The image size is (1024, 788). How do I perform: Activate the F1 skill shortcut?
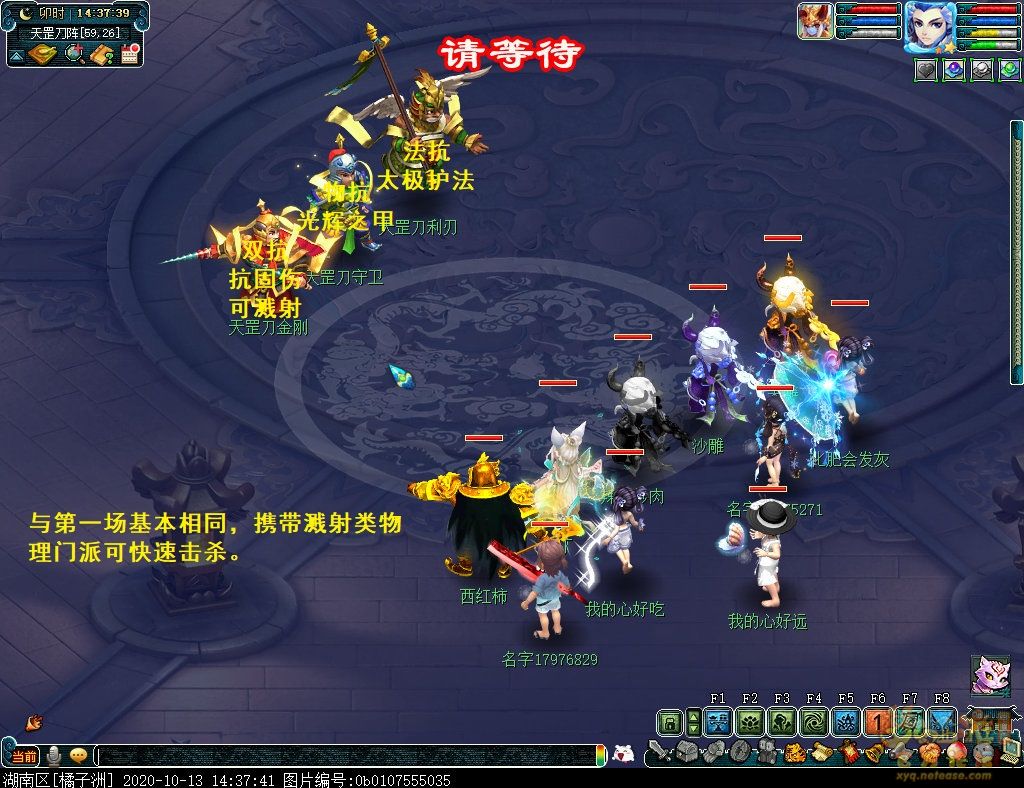click(x=717, y=722)
